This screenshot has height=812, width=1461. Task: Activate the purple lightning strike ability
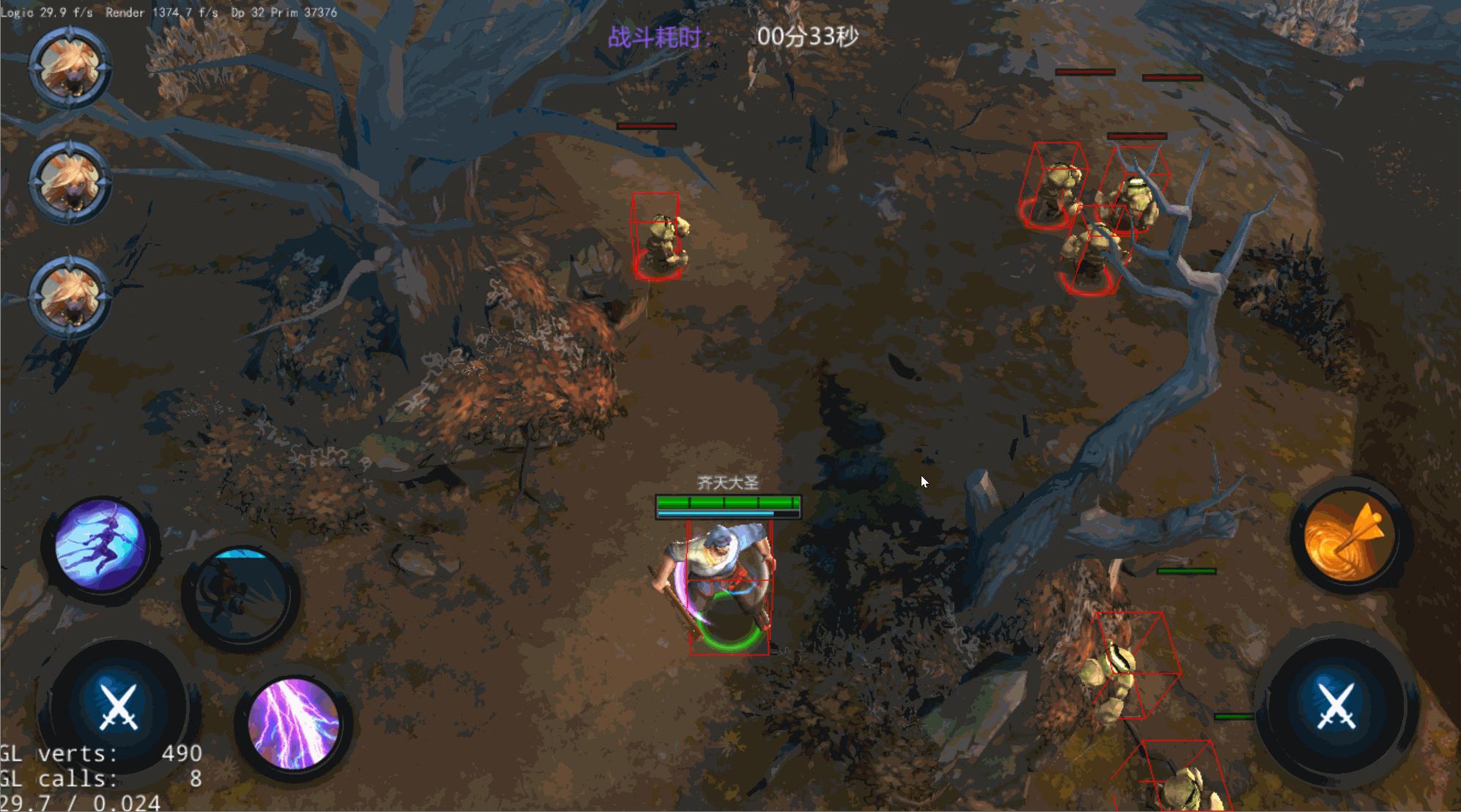tap(294, 723)
